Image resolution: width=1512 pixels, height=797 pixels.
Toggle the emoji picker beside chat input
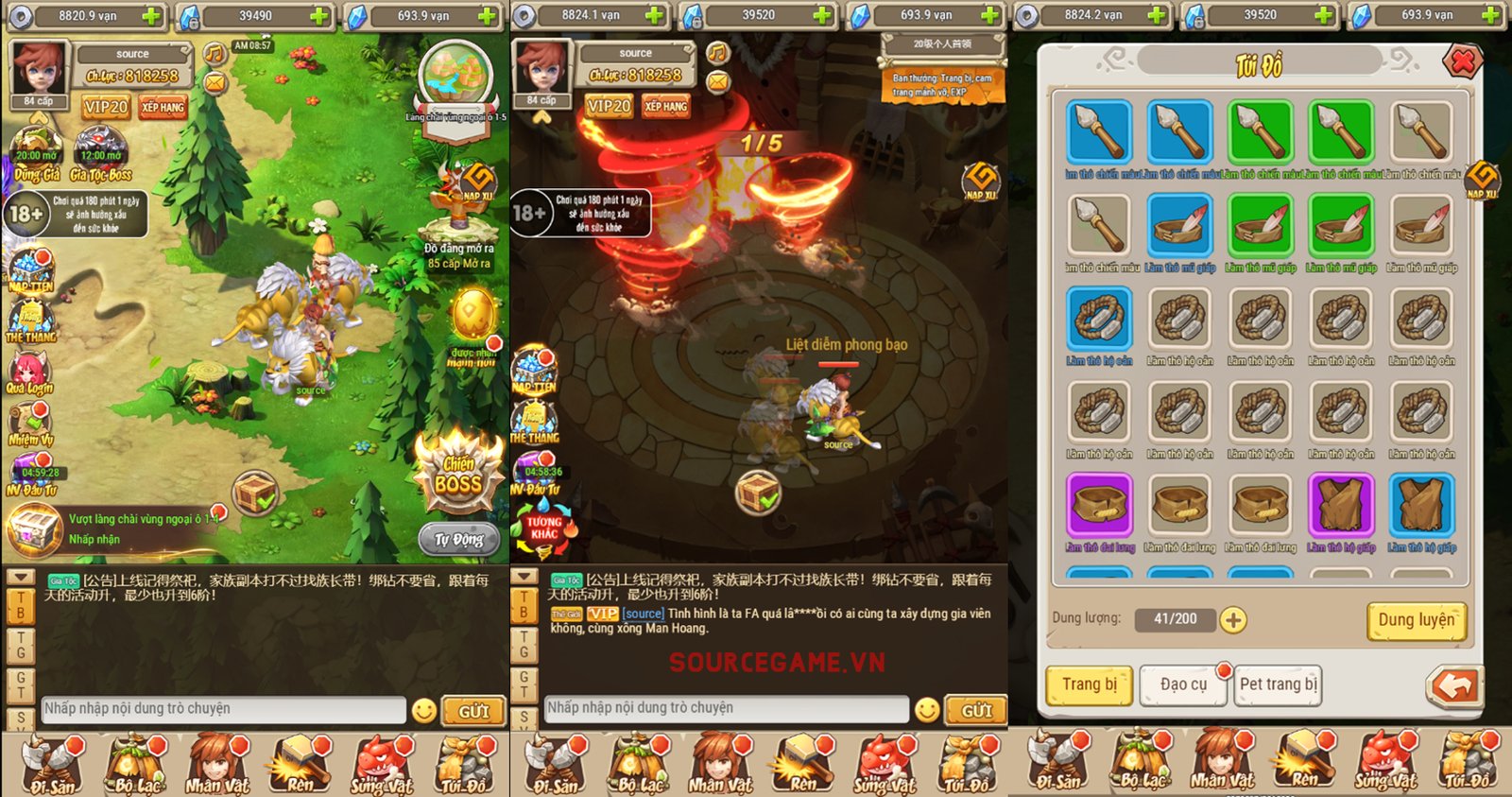tap(426, 709)
